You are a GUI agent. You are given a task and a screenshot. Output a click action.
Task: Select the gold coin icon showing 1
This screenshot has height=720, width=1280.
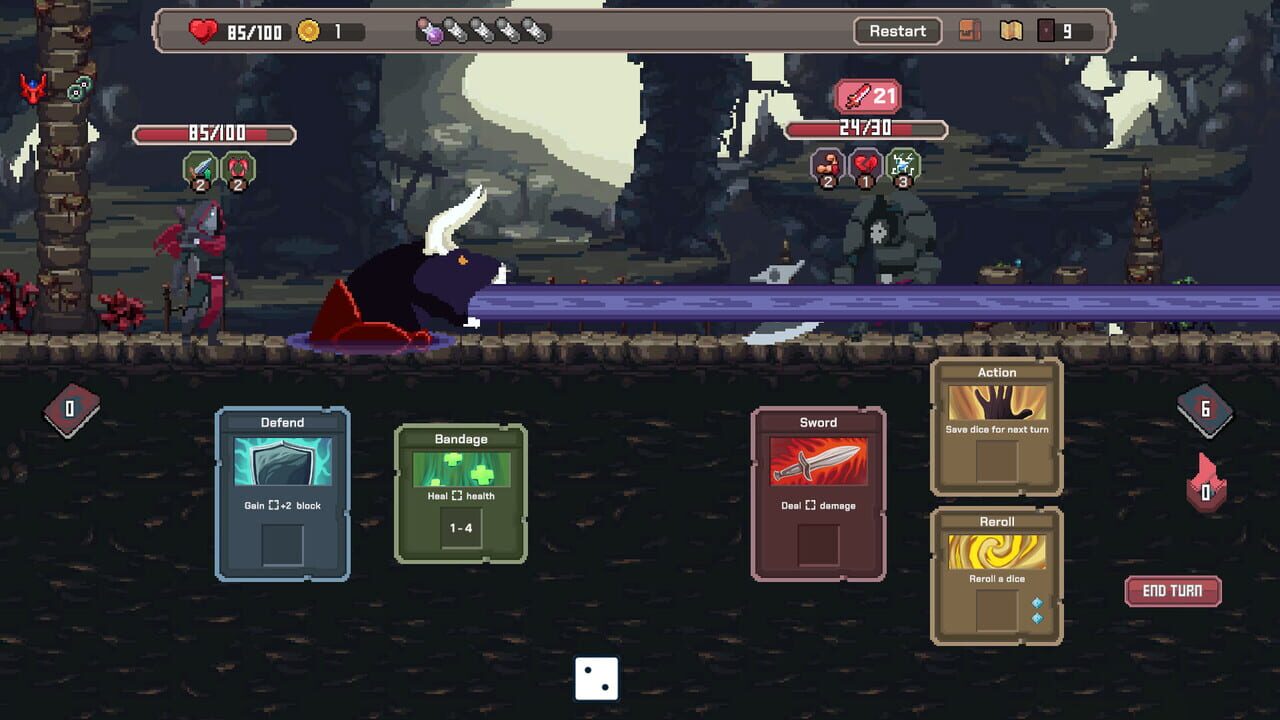click(310, 30)
